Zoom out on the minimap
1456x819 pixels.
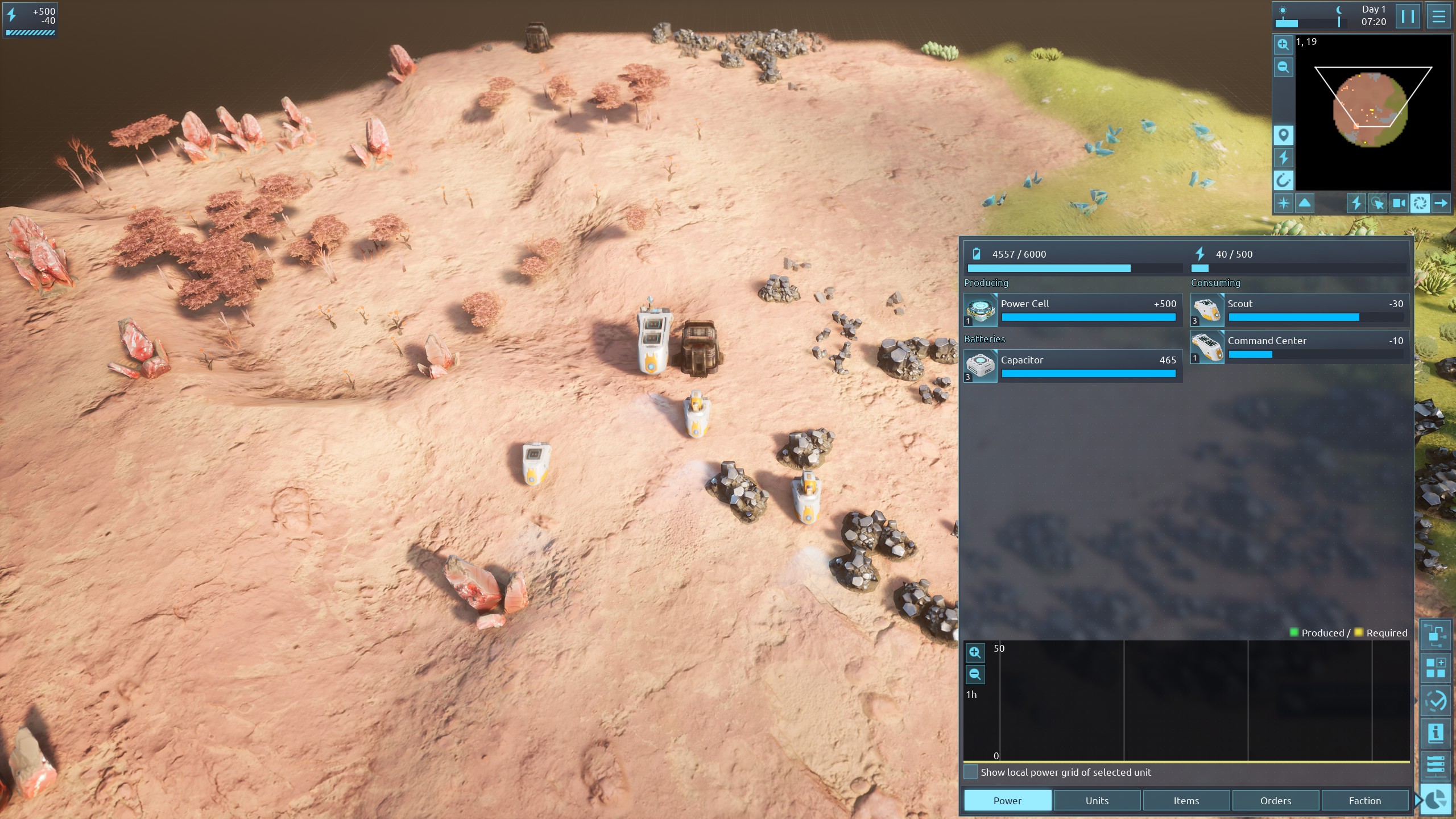[x=1283, y=67]
